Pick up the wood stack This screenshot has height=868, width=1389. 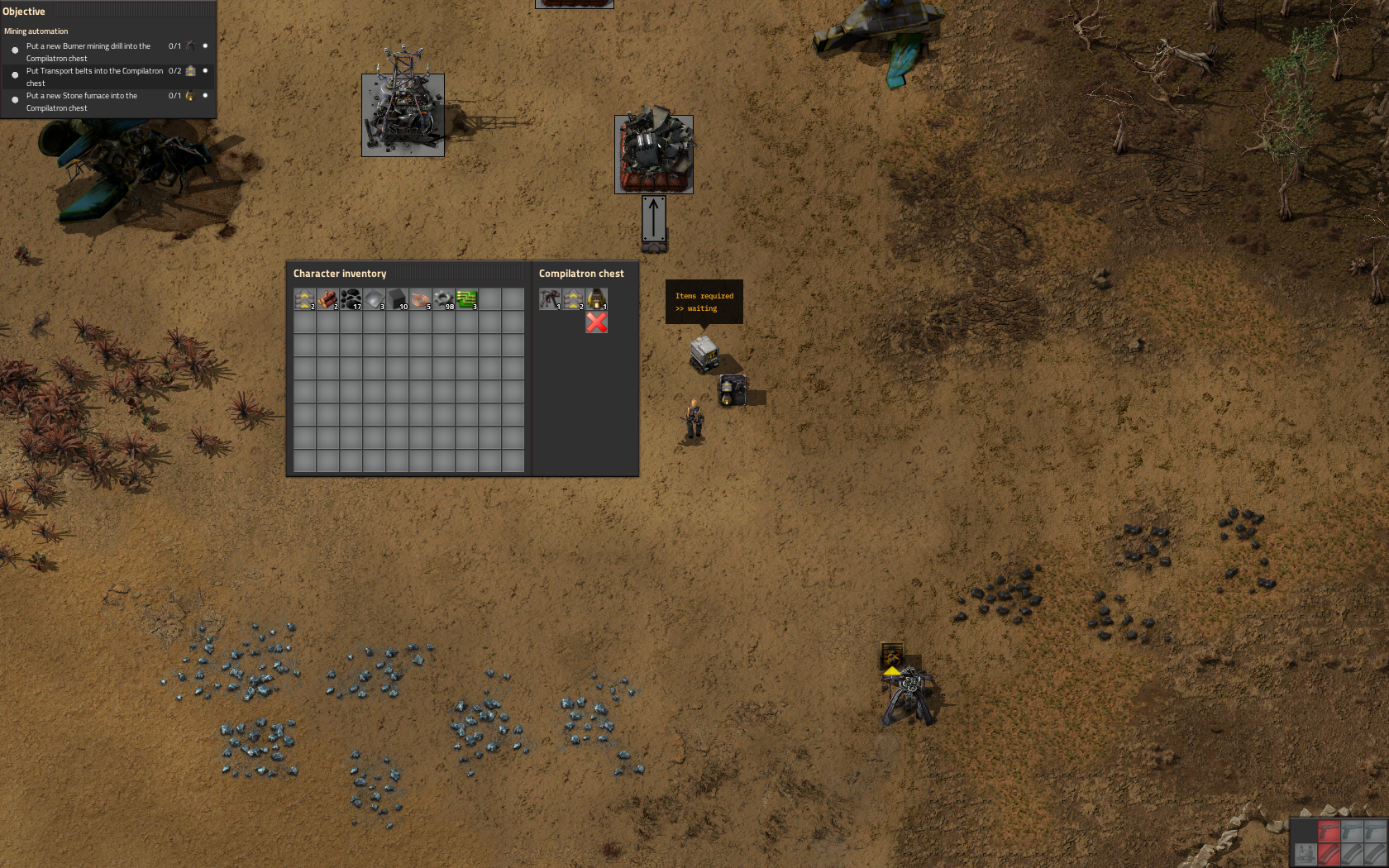(x=327, y=298)
